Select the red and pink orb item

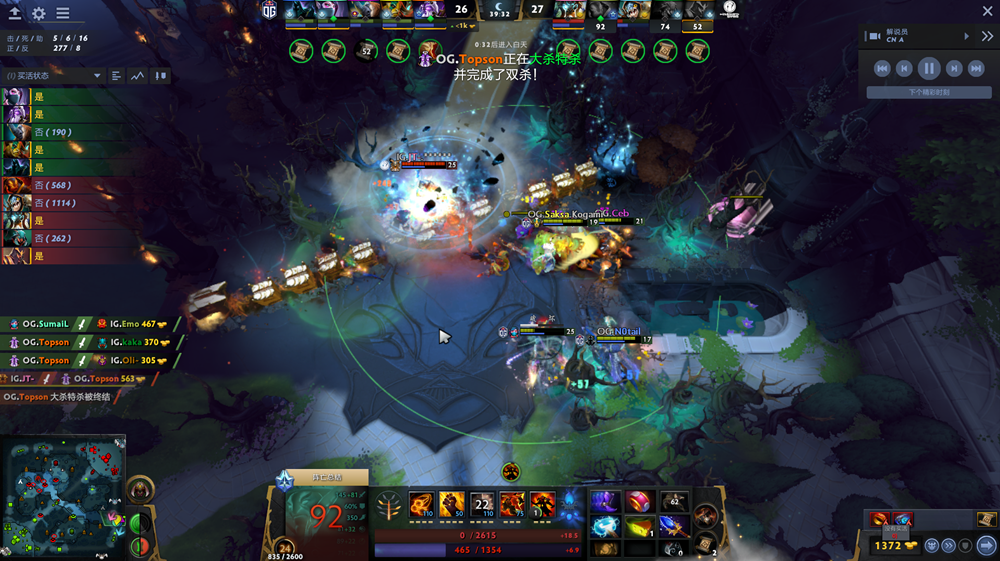tap(639, 501)
